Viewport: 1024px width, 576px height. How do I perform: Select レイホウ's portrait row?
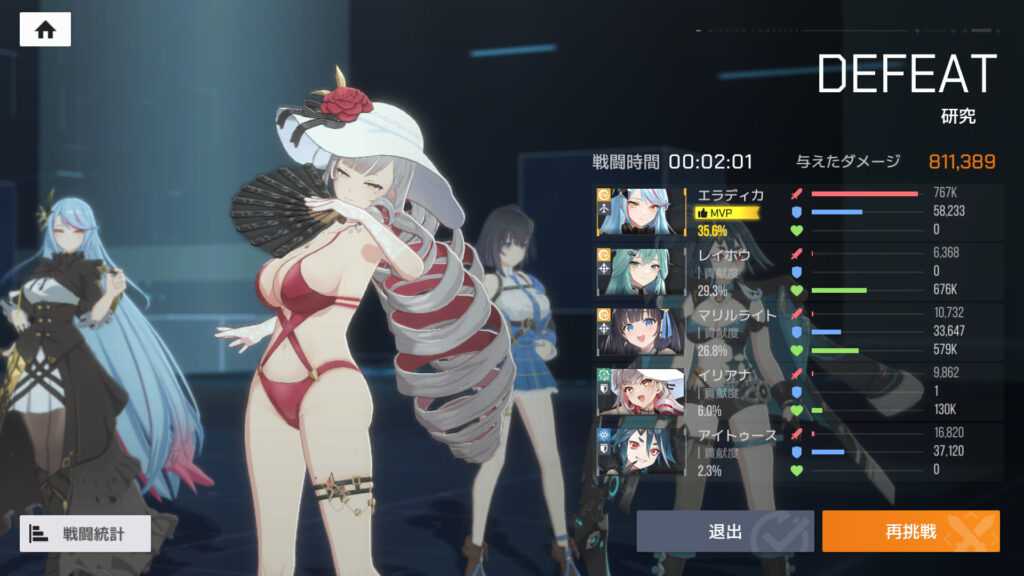[x=639, y=271]
